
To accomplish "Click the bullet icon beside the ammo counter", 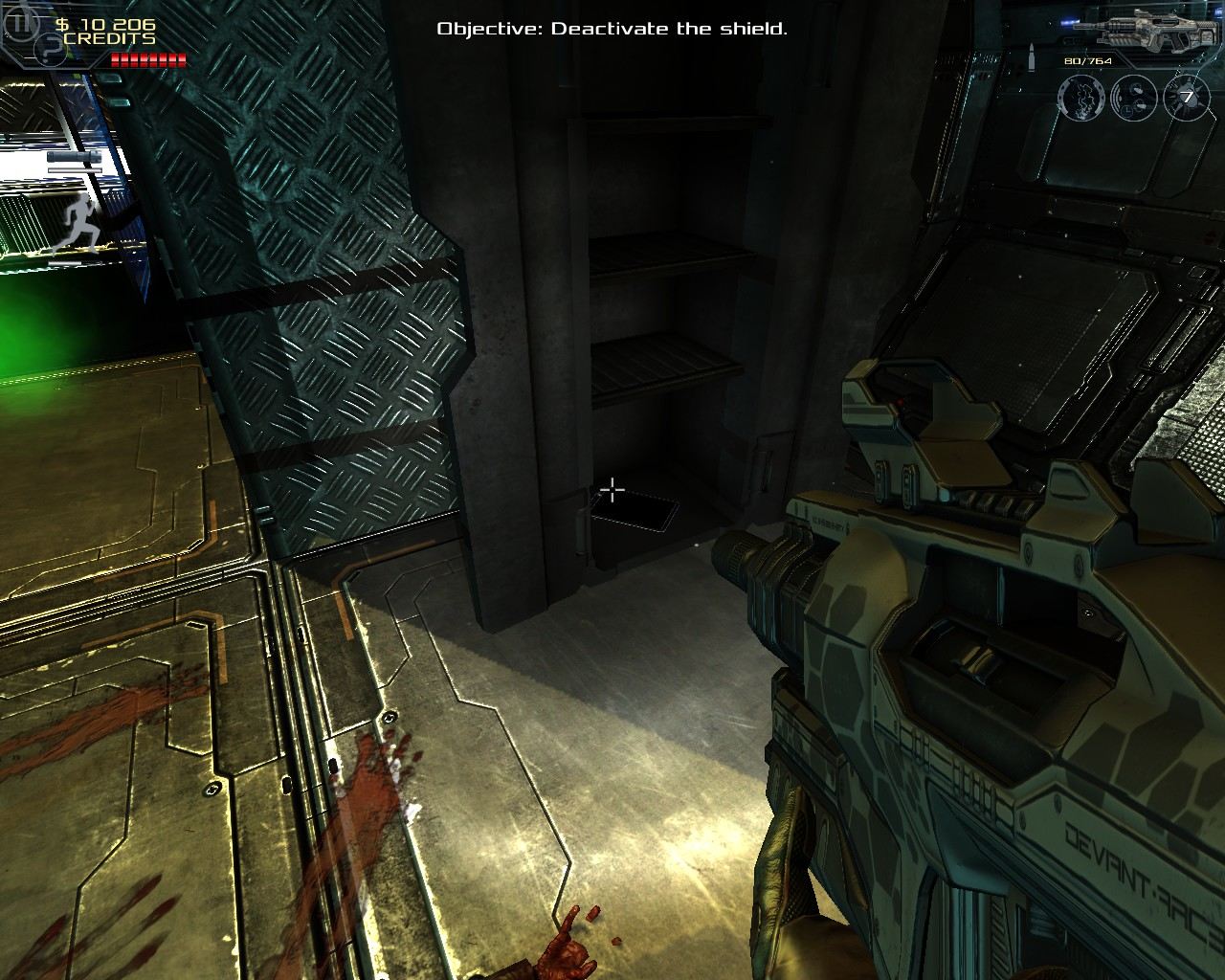I will pyautogui.click(x=1032, y=56).
